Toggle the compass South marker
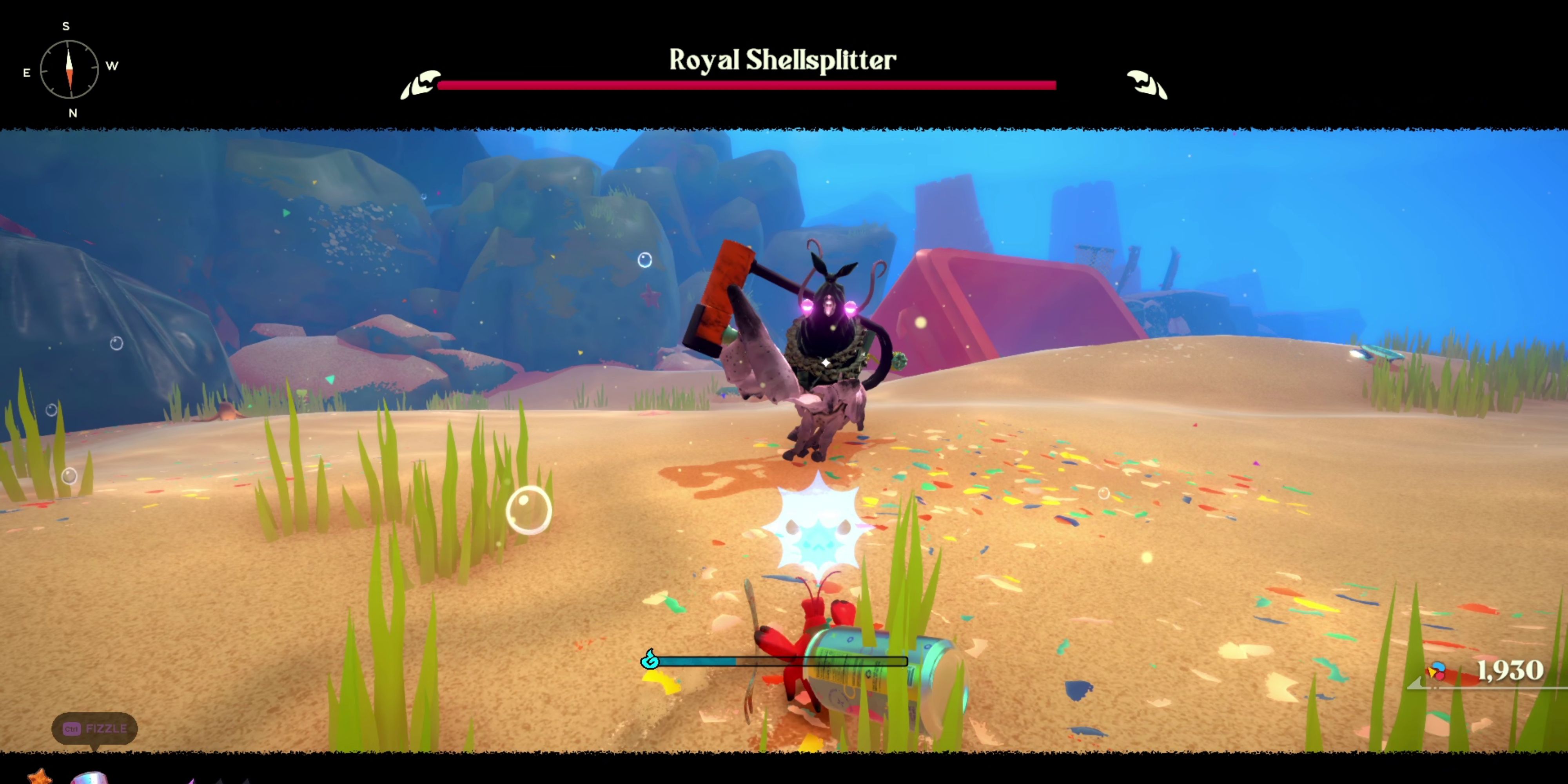This screenshot has width=1568, height=784. click(66, 26)
